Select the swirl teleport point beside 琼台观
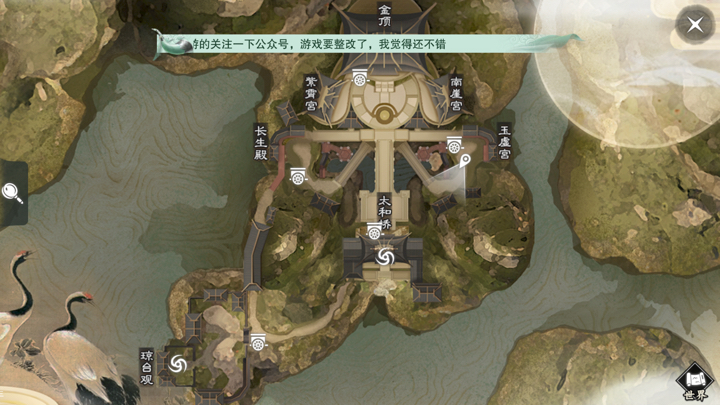 point(179,363)
